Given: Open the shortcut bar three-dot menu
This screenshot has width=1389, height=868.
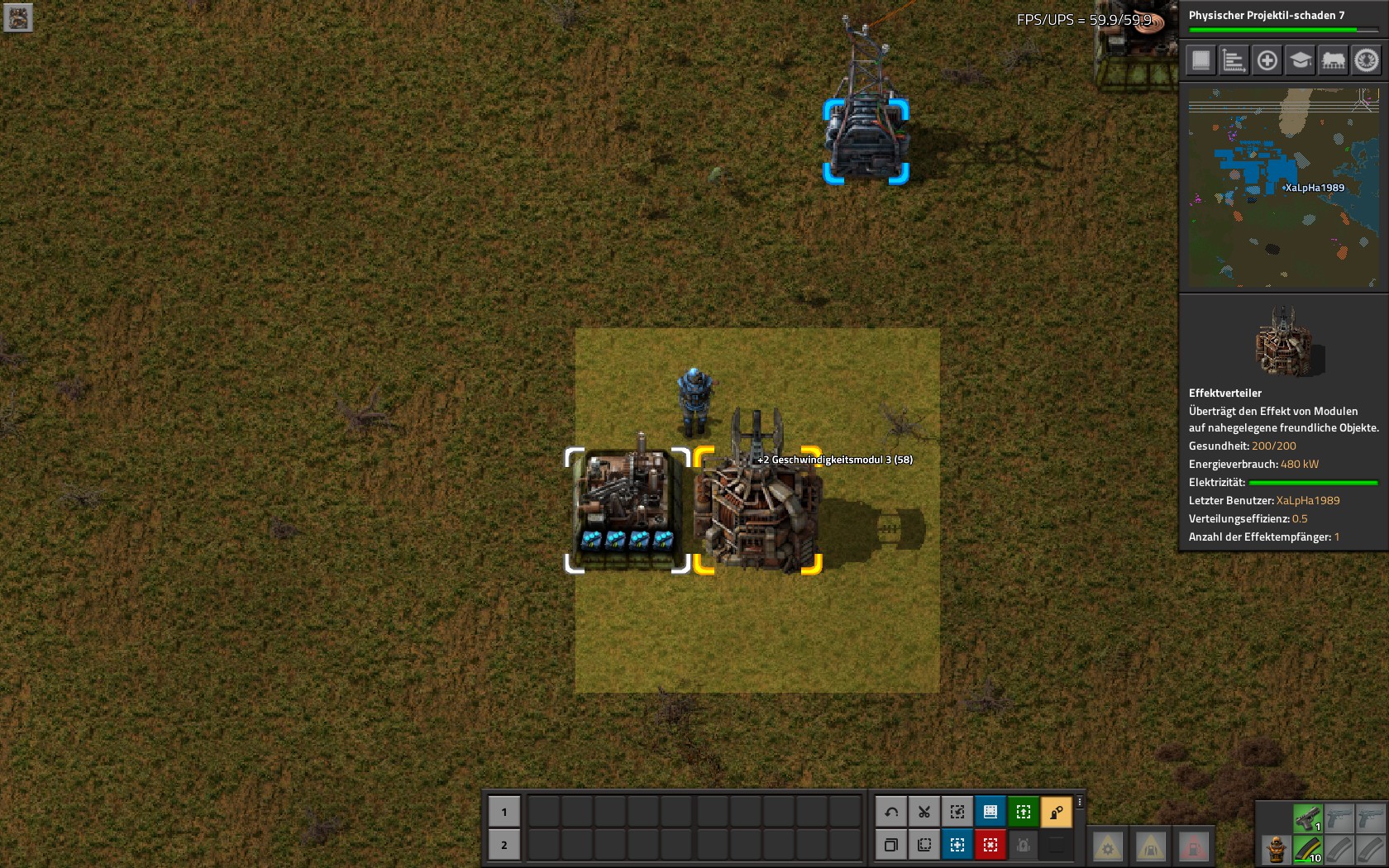Looking at the screenshot, I should tap(1079, 802).
